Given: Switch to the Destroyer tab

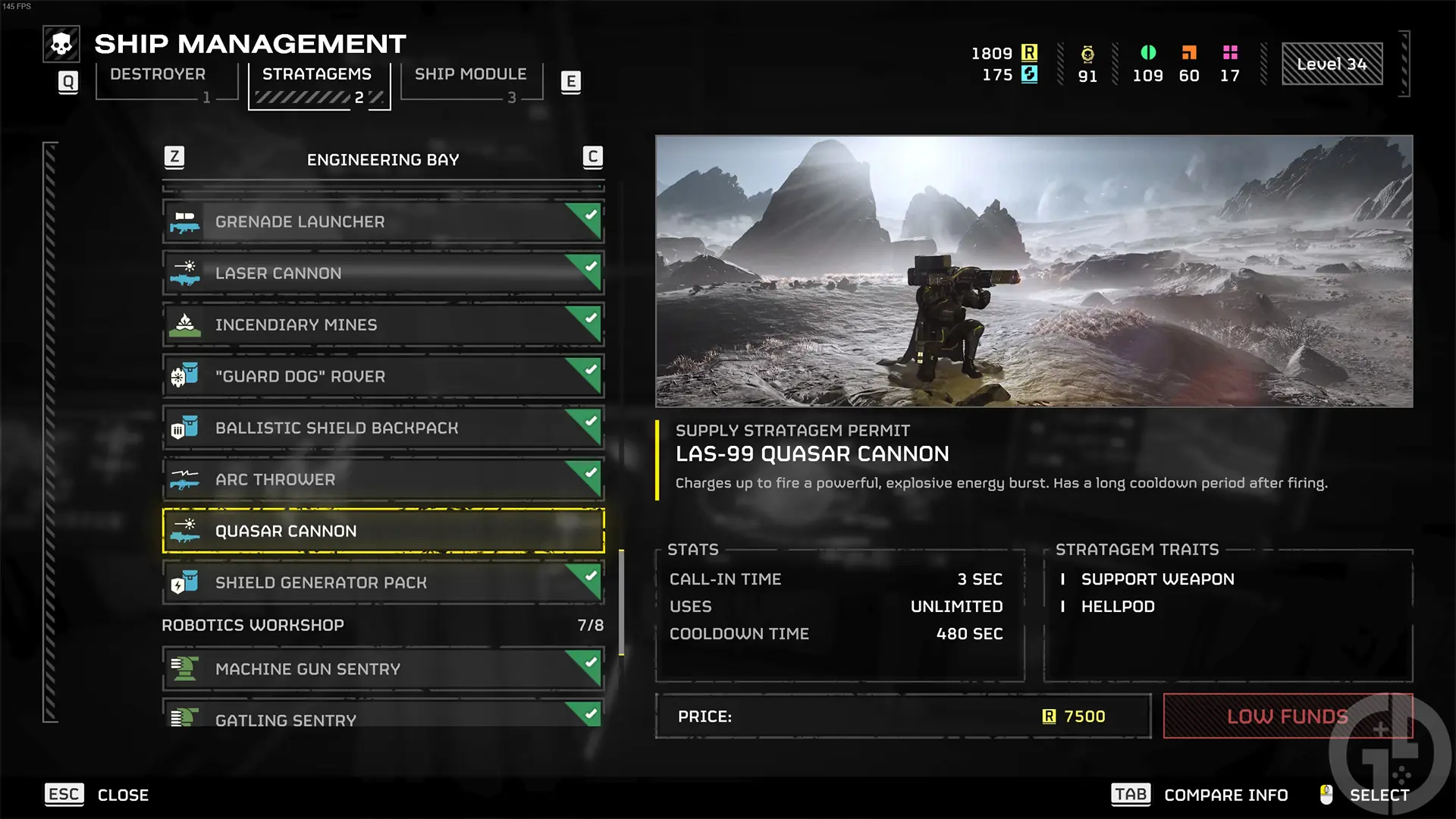Looking at the screenshot, I should pyautogui.click(x=157, y=74).
